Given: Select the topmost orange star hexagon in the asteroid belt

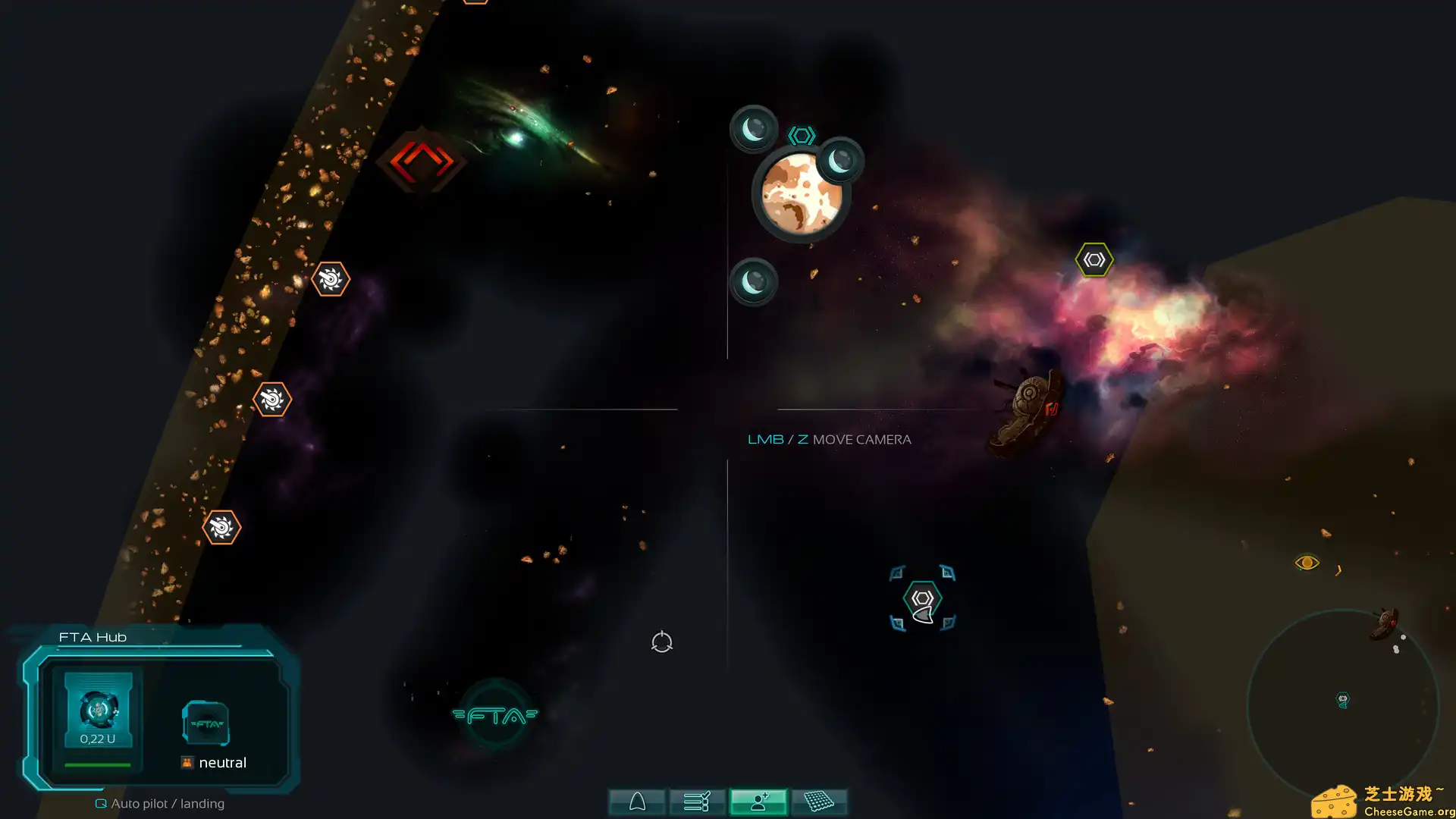Looking at the screenshot, I should point(330,279).
